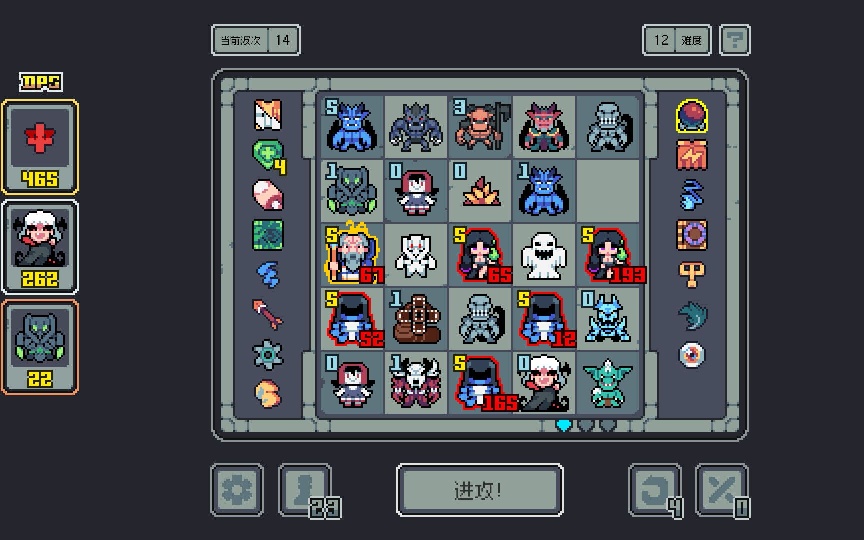Open the gear settings button

[237, 490]
